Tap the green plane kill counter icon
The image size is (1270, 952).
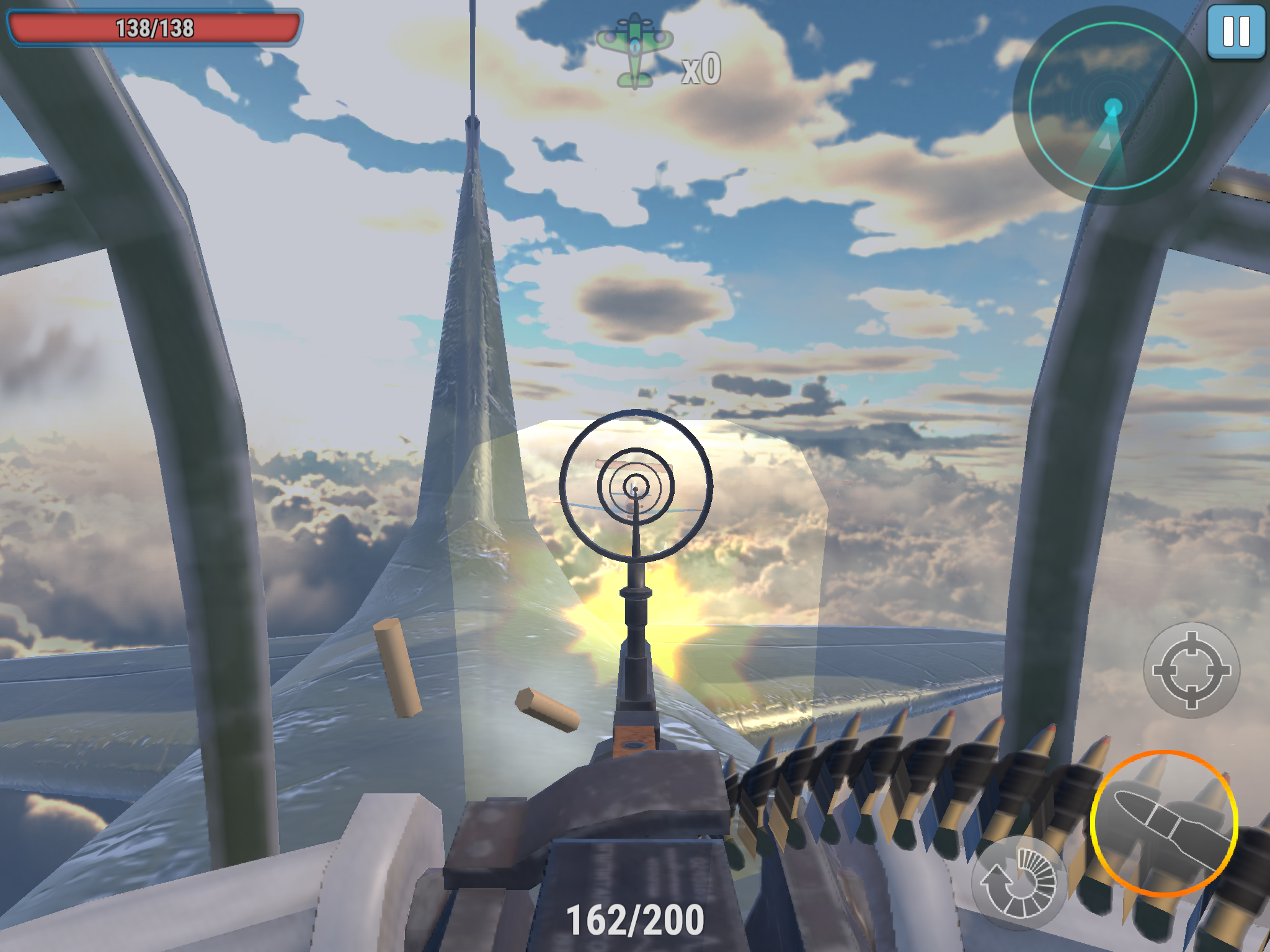tap(635, 46)
